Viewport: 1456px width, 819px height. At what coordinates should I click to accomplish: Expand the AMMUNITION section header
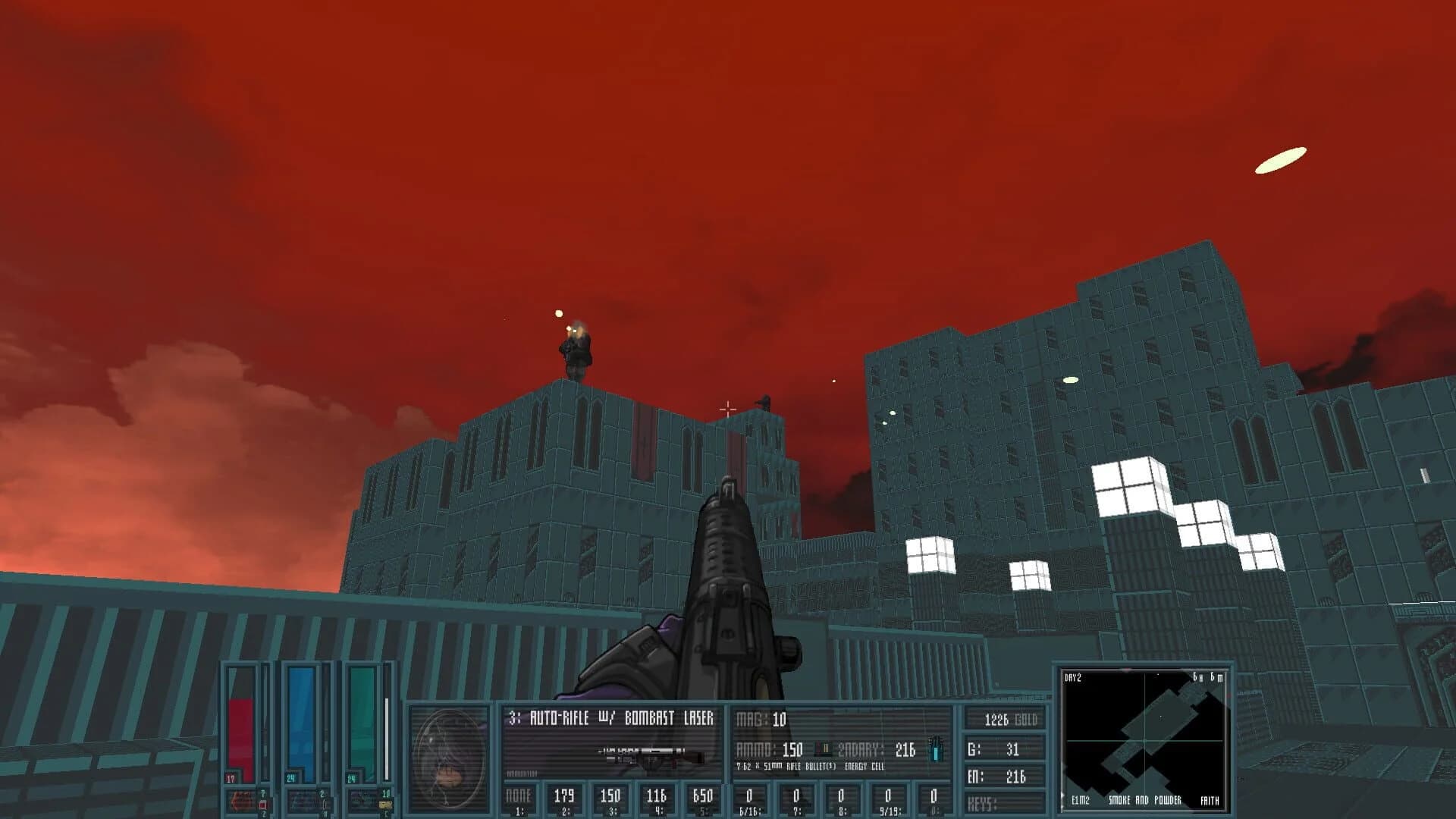pyautogui.click(x=522, y=773)
